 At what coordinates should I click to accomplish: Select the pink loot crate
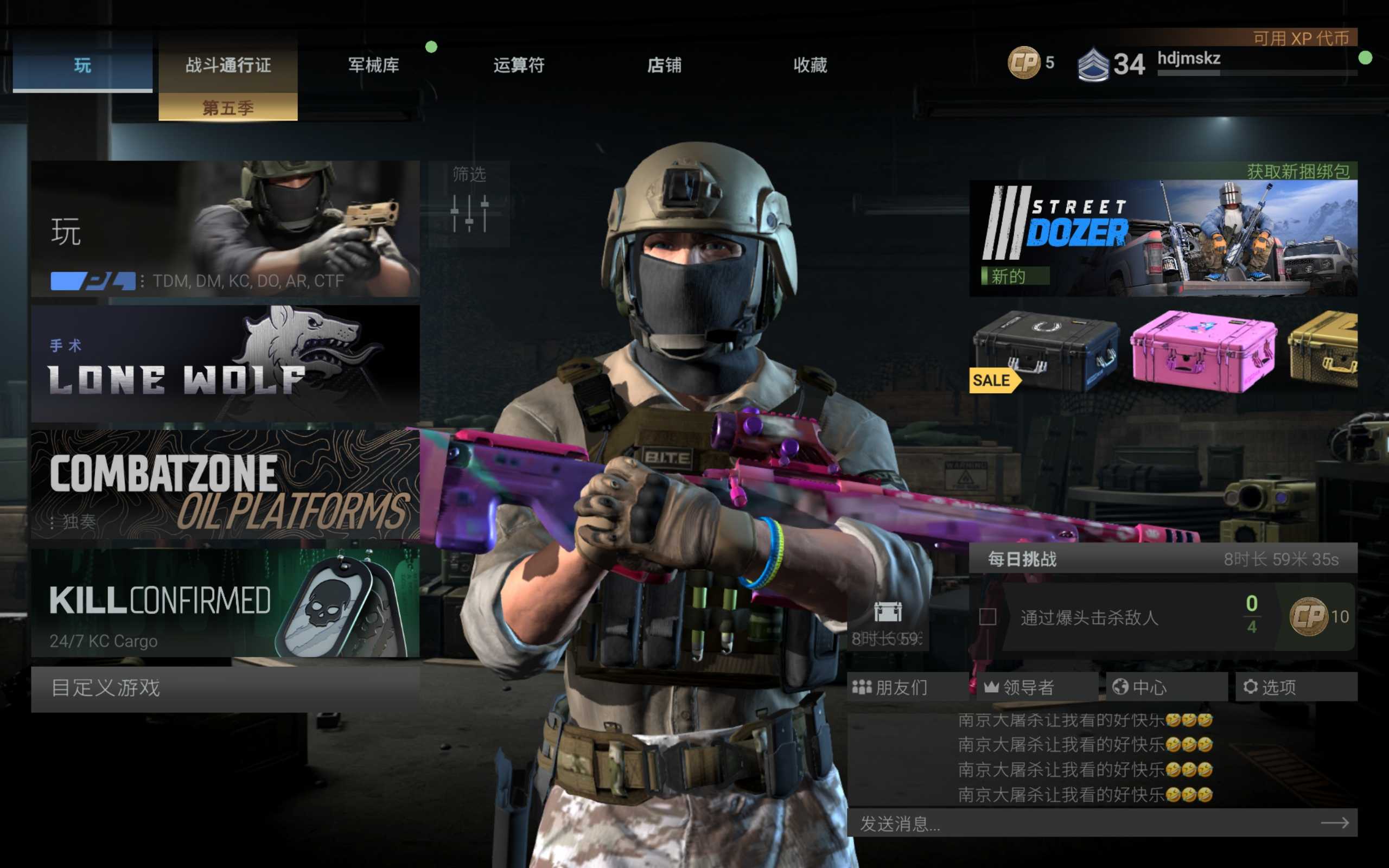click(1203, 352)
